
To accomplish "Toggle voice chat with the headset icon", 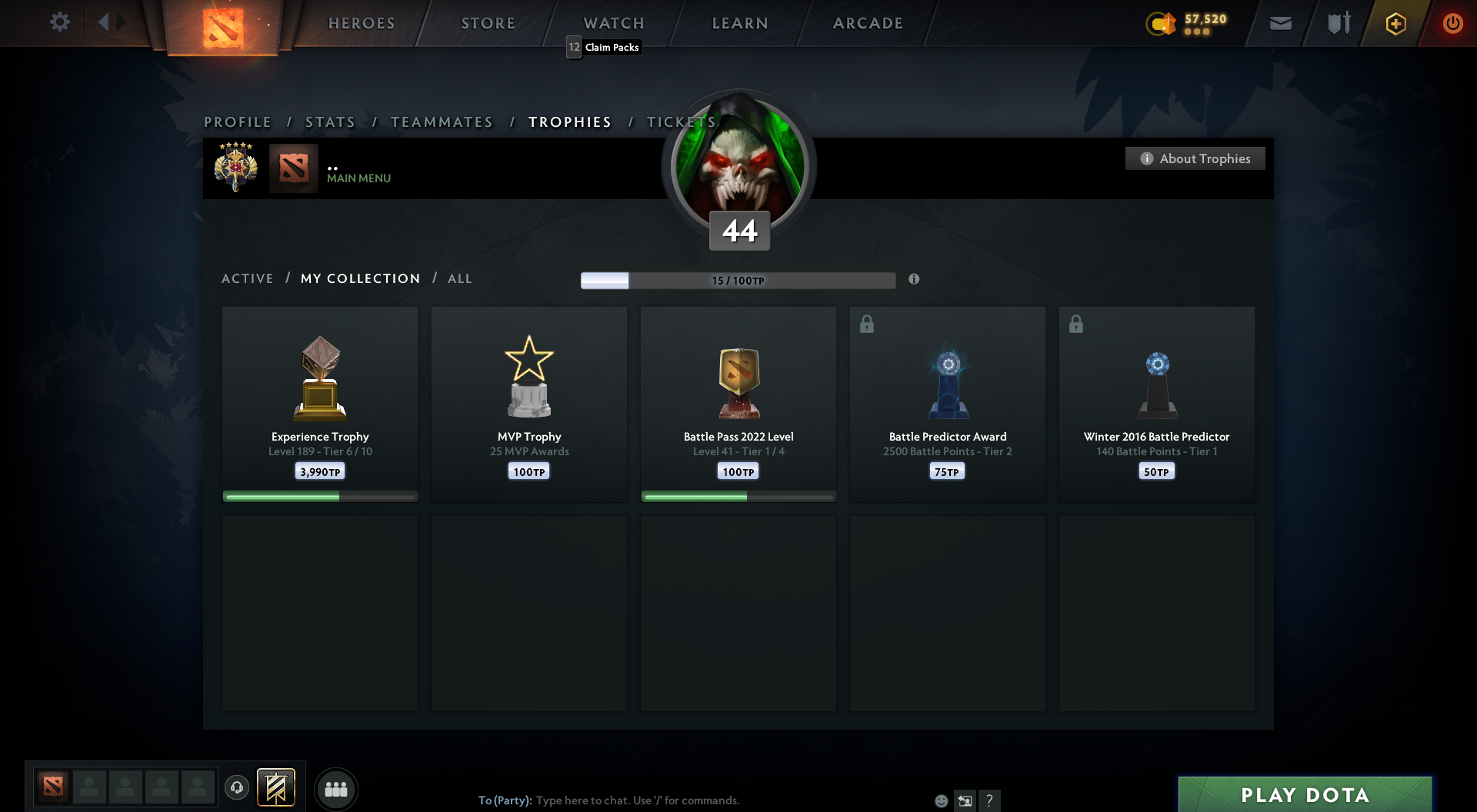I will coord(236,788).
